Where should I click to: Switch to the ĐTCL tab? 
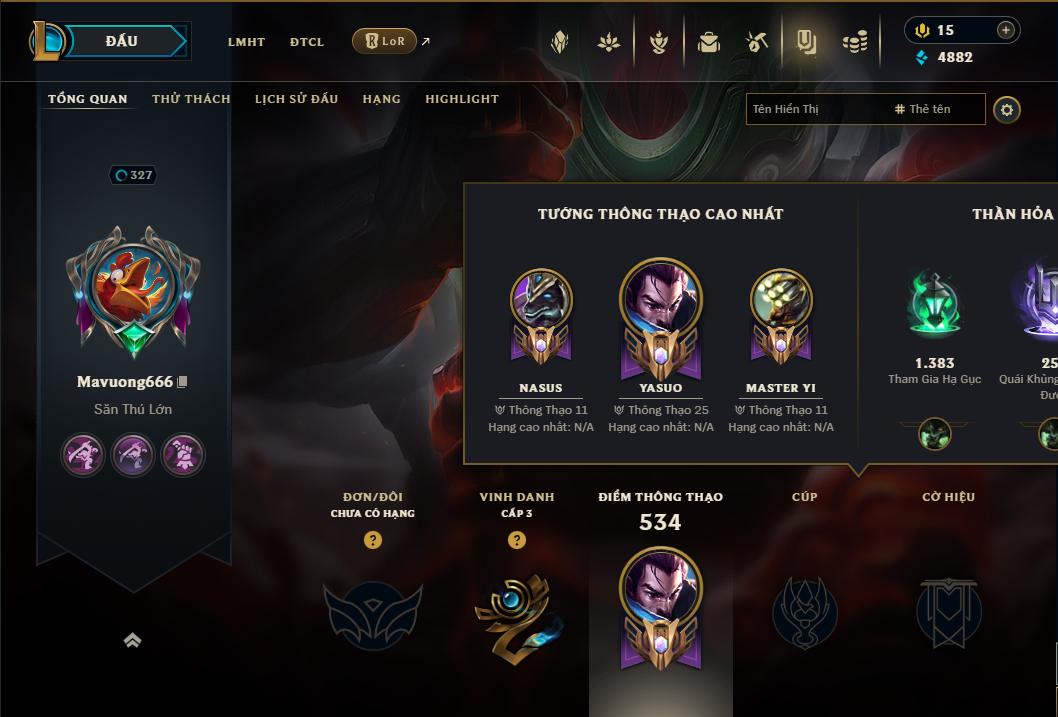pyautogui.click(x=307, y=42)
